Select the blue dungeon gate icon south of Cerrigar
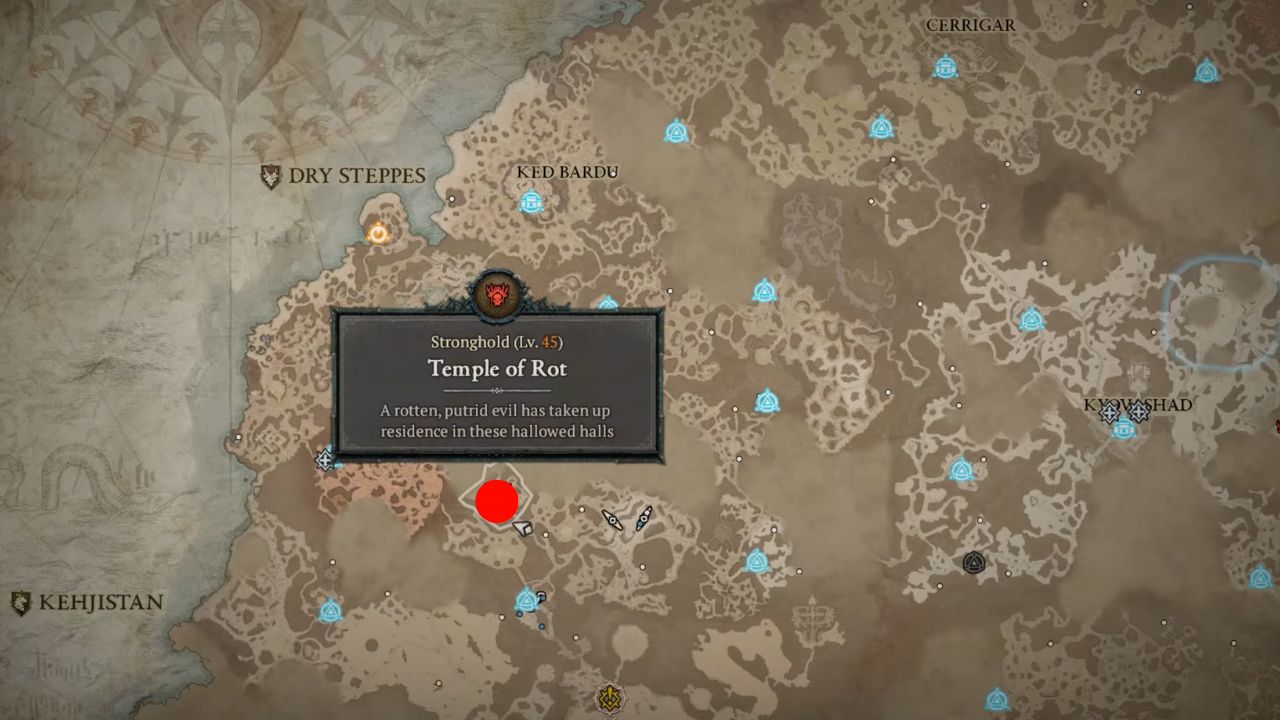The width and height of the screenshot is (1280, 720). pos(883,127)
